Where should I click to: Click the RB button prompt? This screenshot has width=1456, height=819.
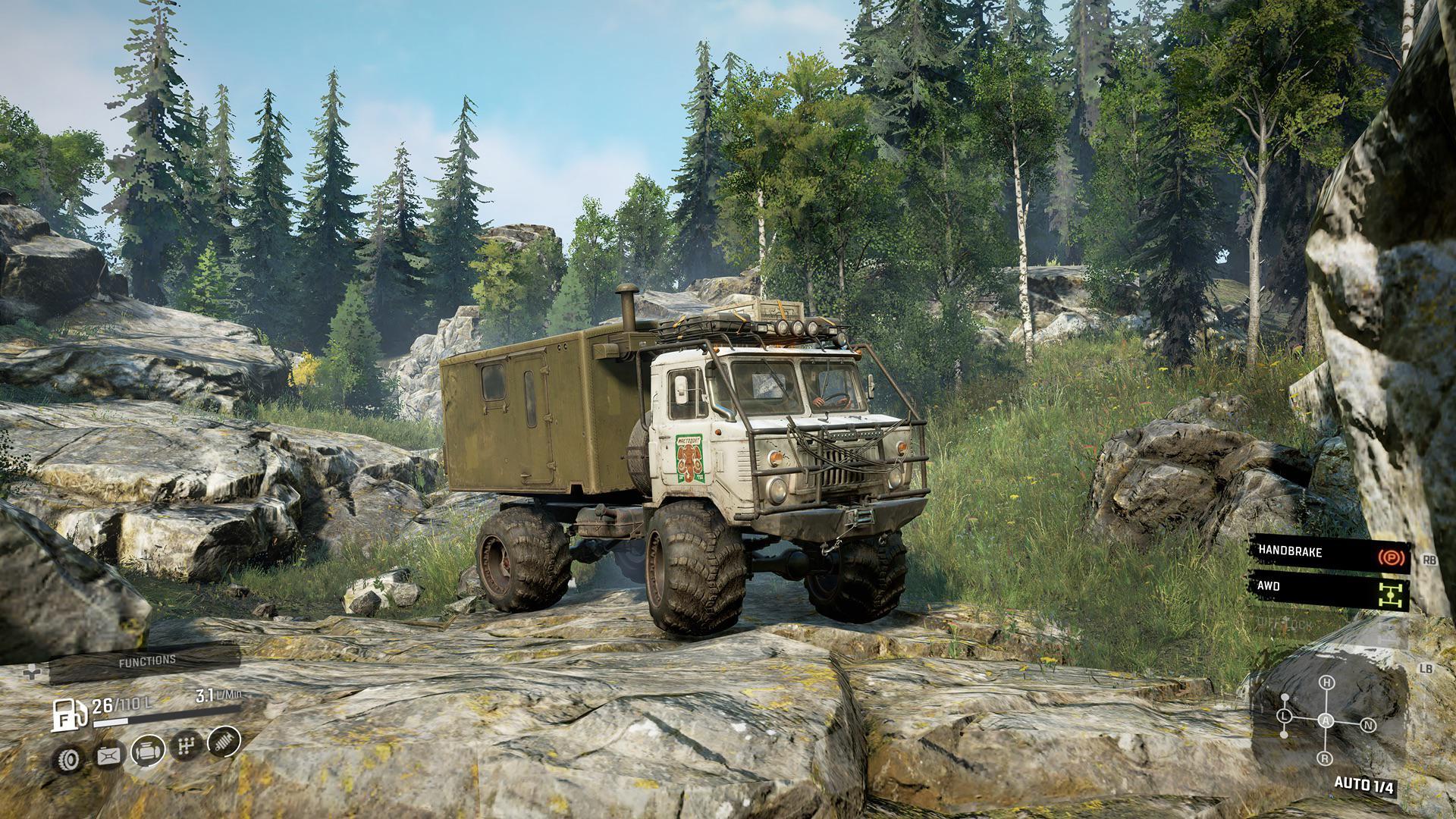tap(1430, 560)
